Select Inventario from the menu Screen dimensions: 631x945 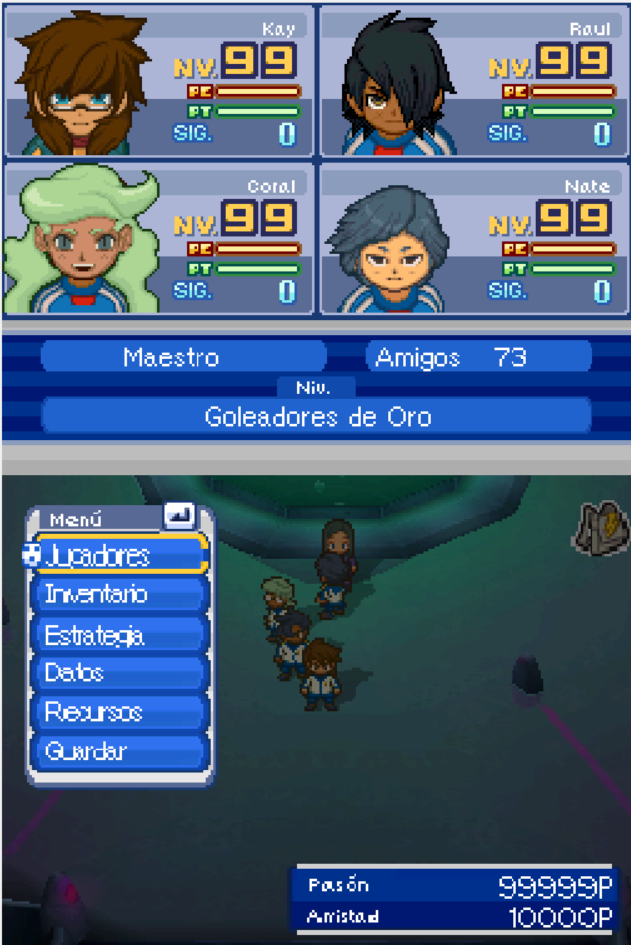[x=120, y=594]
